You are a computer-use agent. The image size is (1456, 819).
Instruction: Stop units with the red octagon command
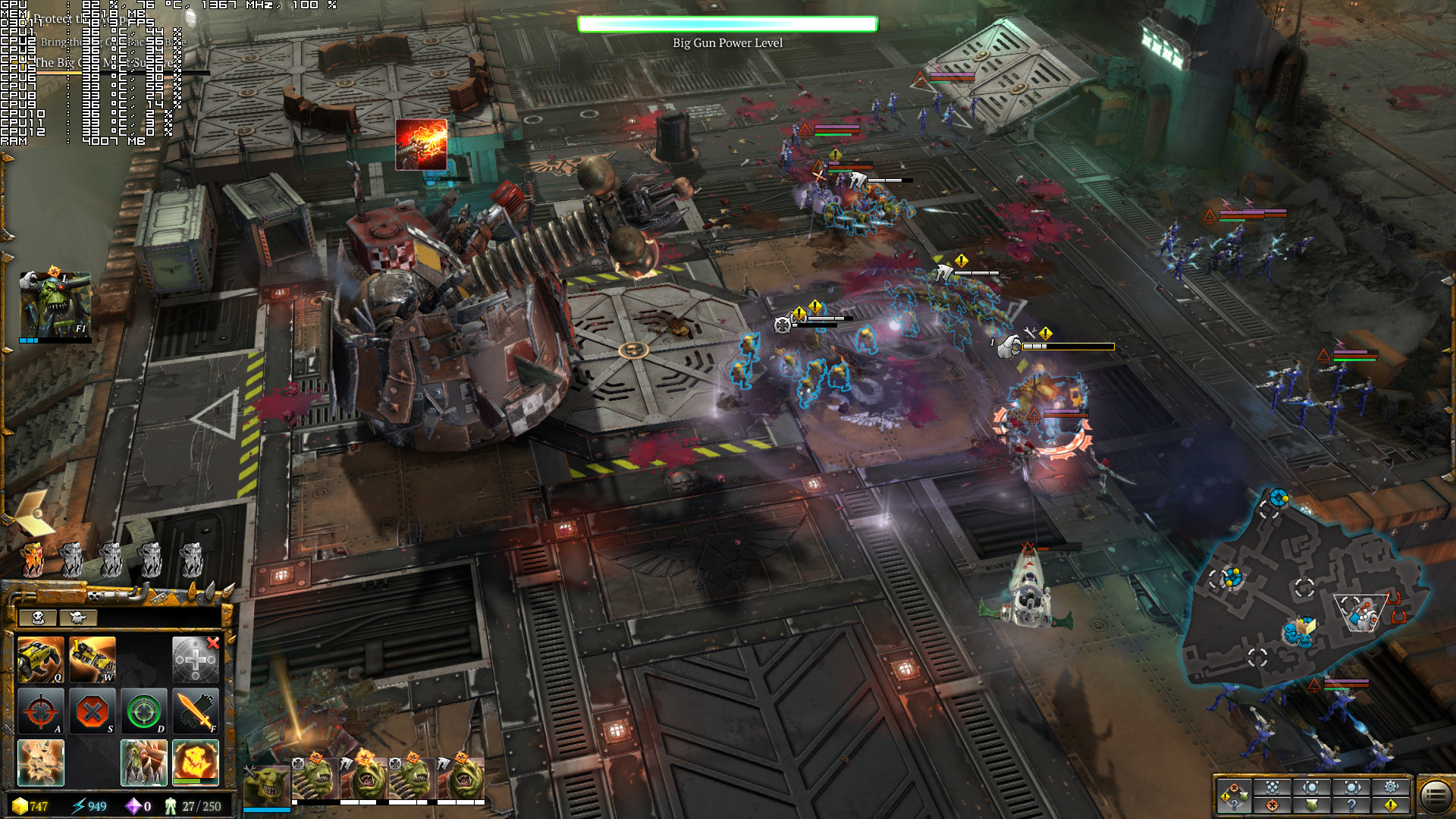[92, 711]
